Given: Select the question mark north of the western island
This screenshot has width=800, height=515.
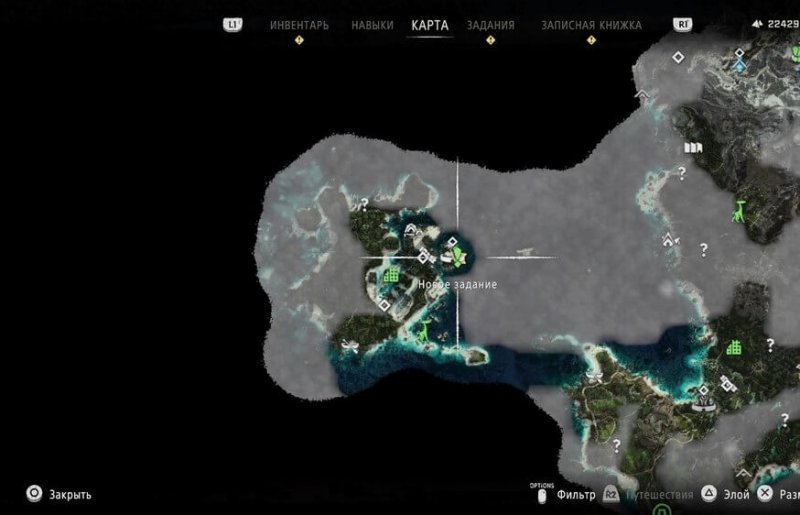Looking at the screenshot, I should tap(365, 203).
